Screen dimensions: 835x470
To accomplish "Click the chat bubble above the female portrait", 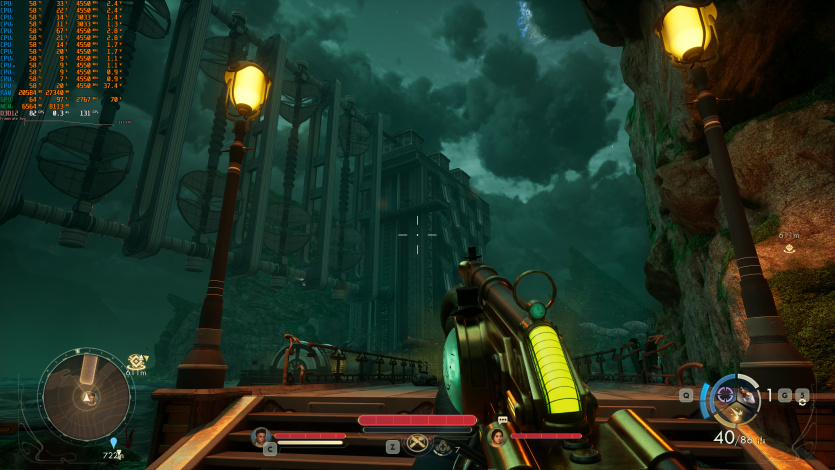I will (x=502, y=420).
